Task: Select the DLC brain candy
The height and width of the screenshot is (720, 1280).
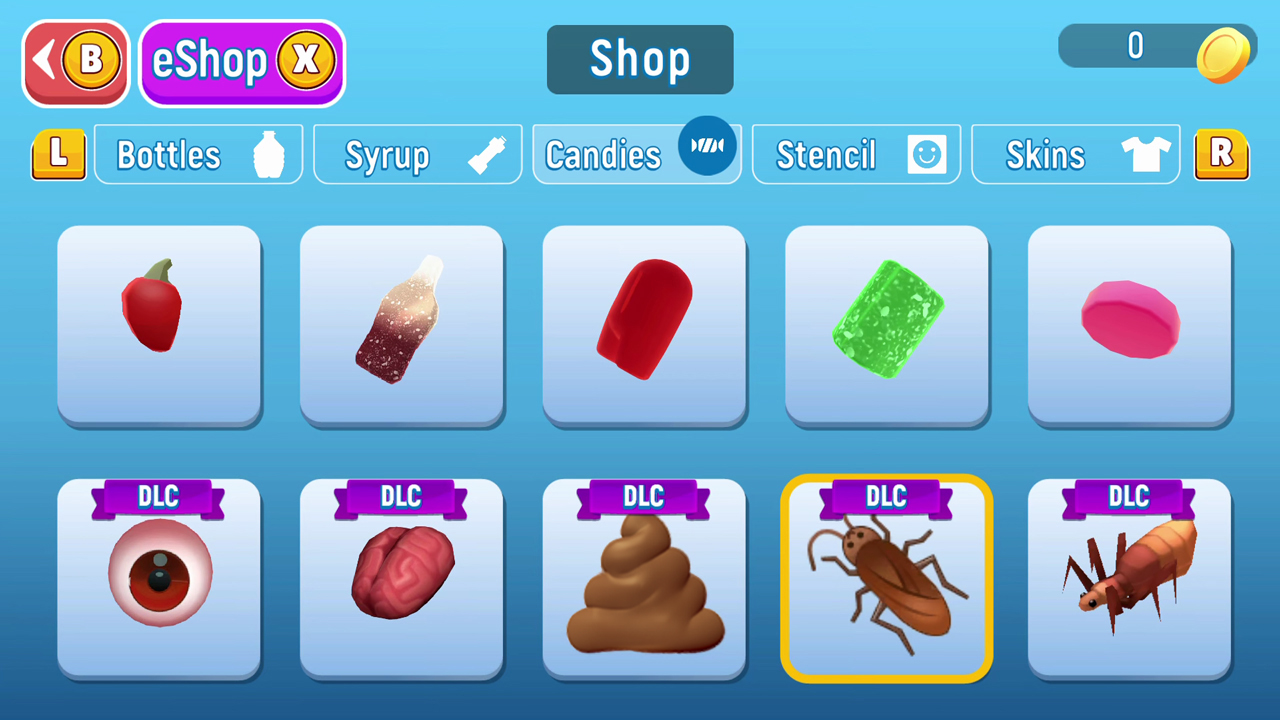Action: tap(401, 580)
